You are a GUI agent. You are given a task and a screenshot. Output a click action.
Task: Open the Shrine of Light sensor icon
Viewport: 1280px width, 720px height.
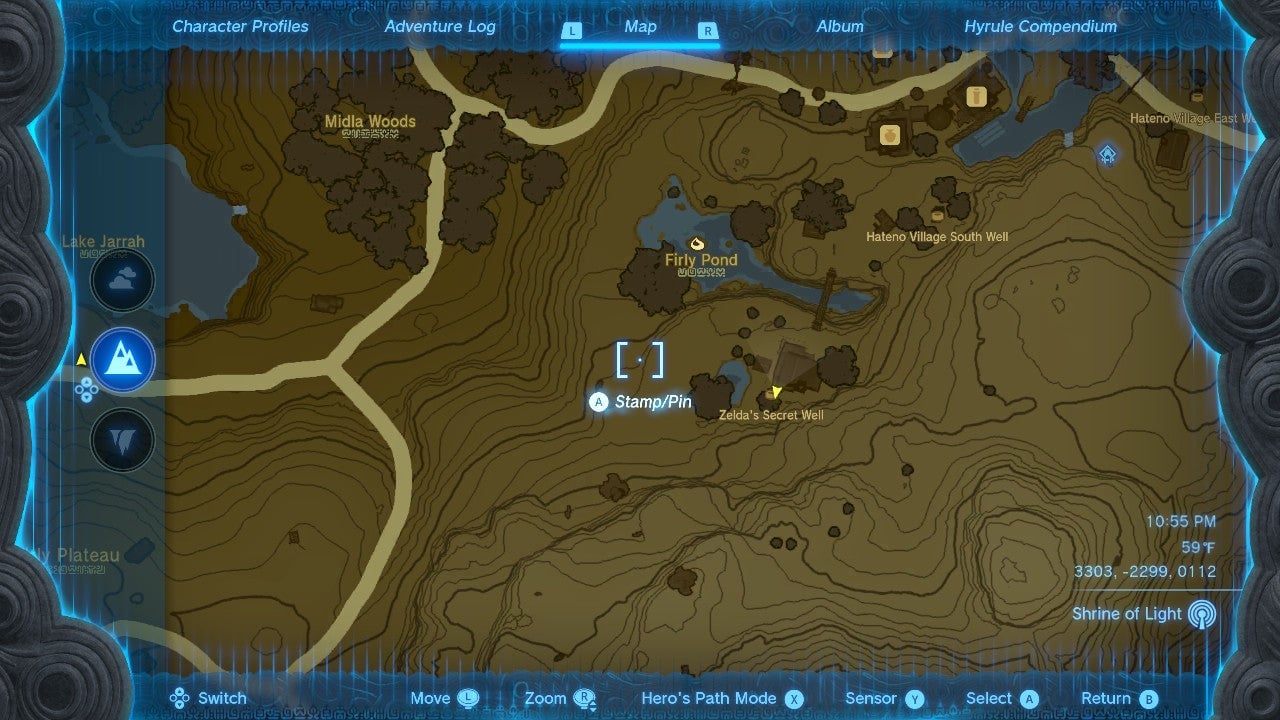(1203, 614)
